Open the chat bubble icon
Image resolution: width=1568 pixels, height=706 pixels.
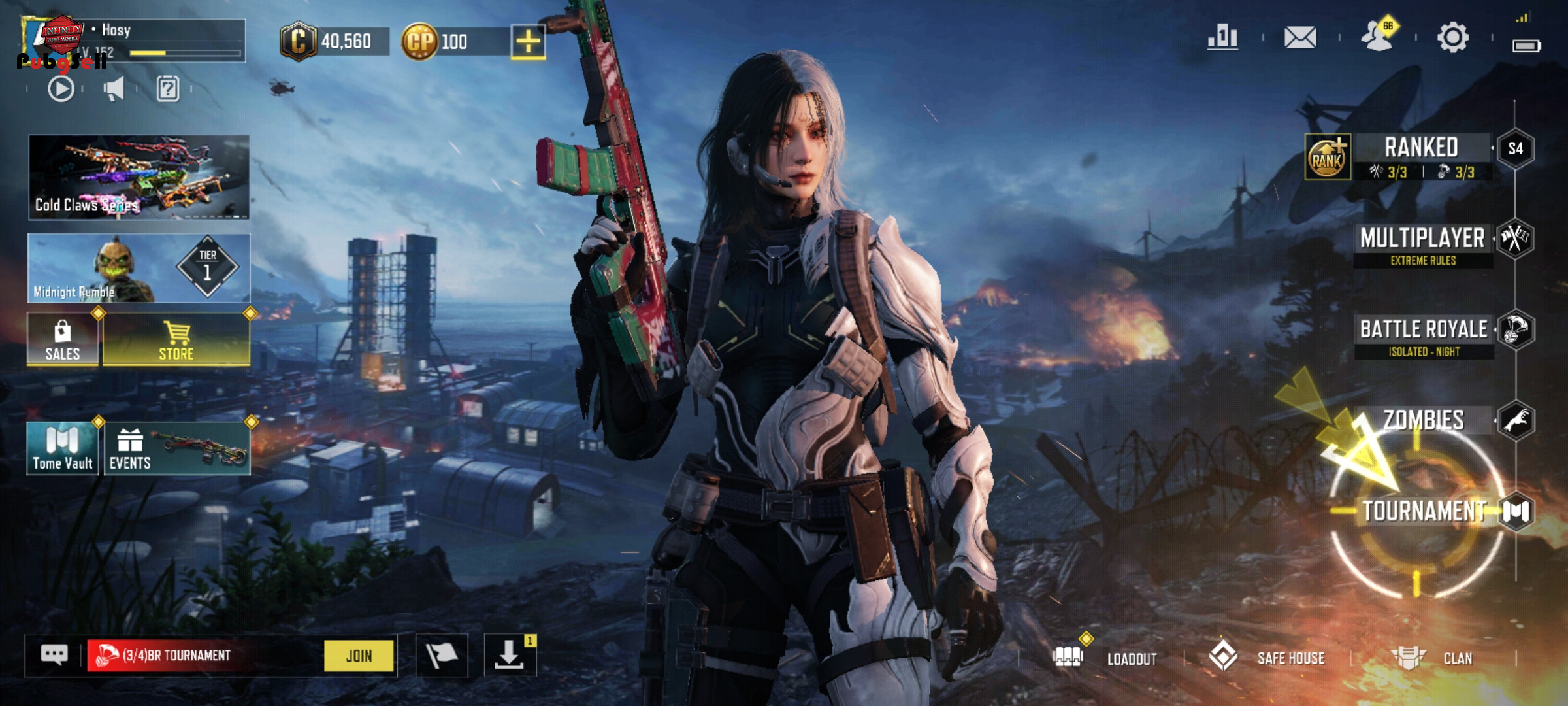pos(54,654)
